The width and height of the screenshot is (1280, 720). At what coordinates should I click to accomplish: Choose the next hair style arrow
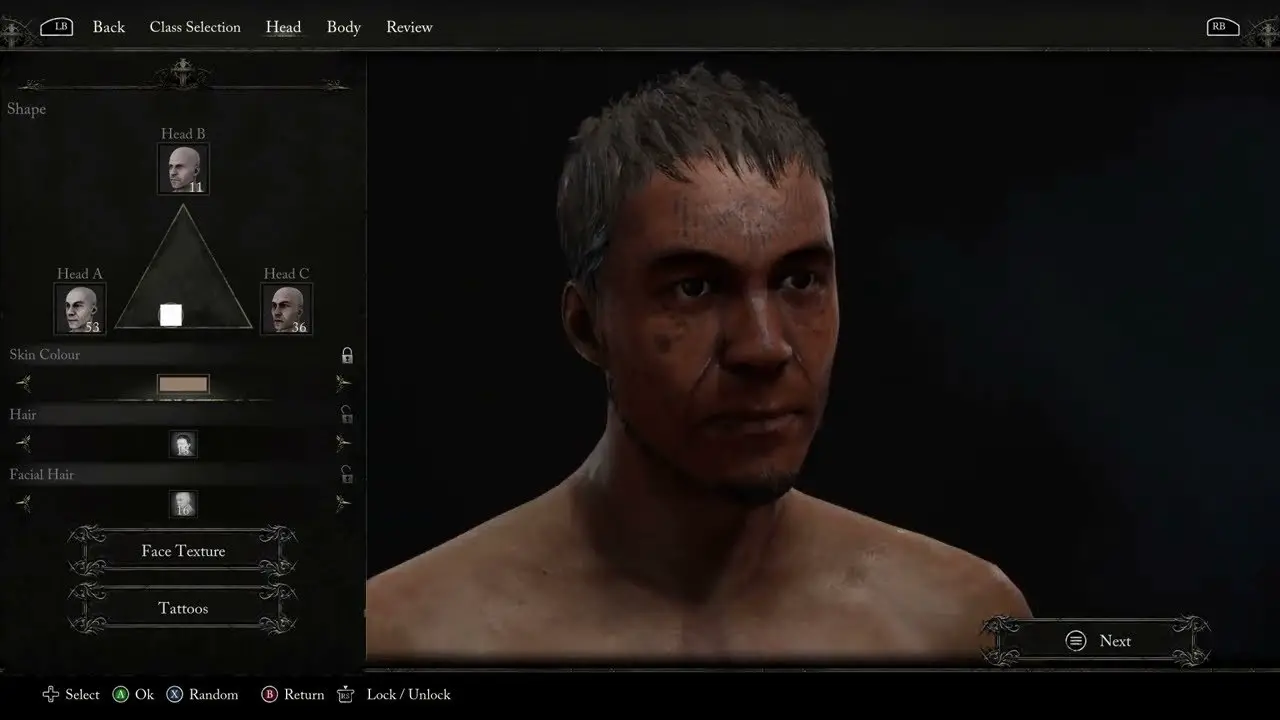pyautogui.click(x=343, y=443)
